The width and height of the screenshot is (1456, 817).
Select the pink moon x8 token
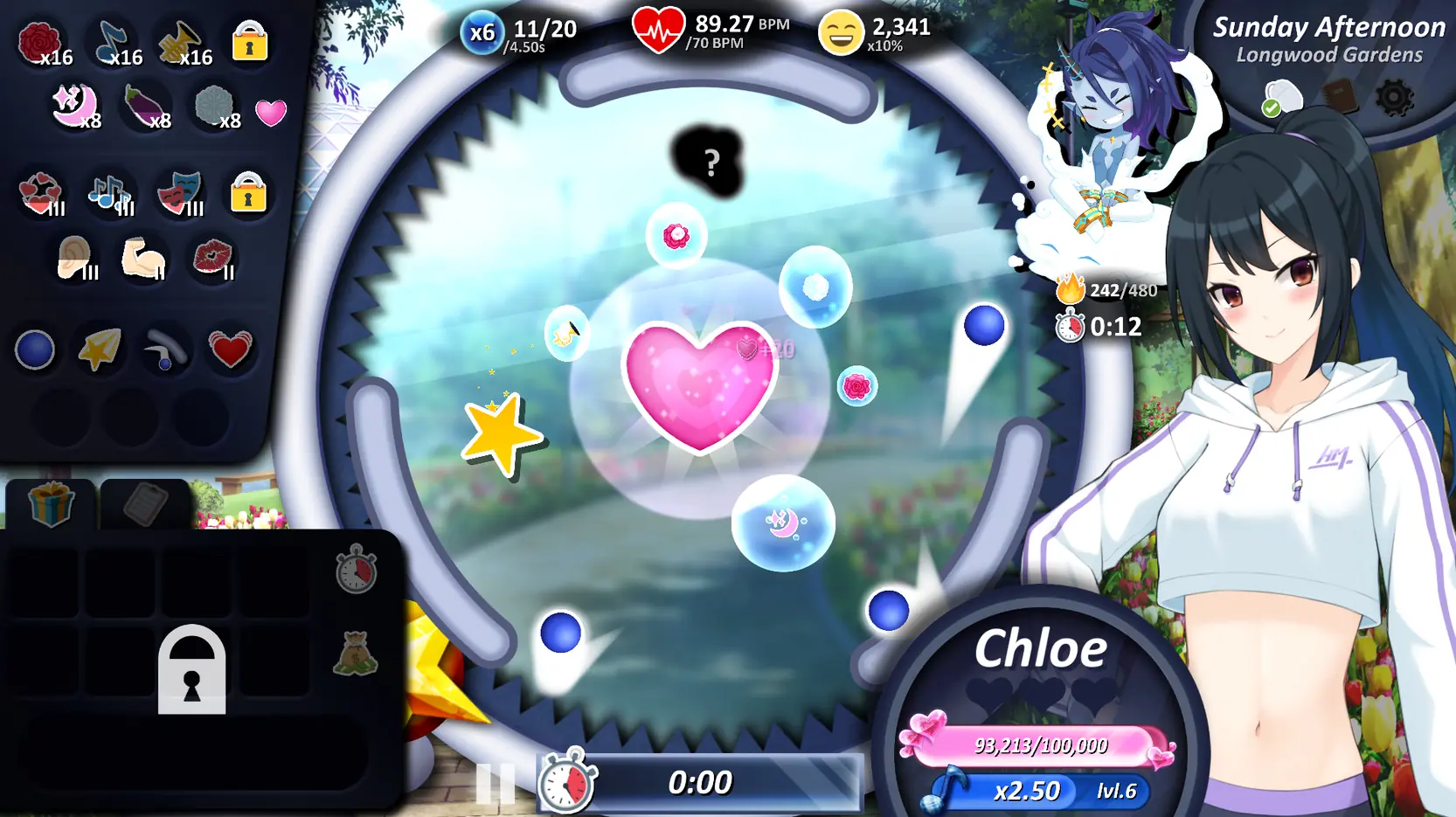point(73,107)
